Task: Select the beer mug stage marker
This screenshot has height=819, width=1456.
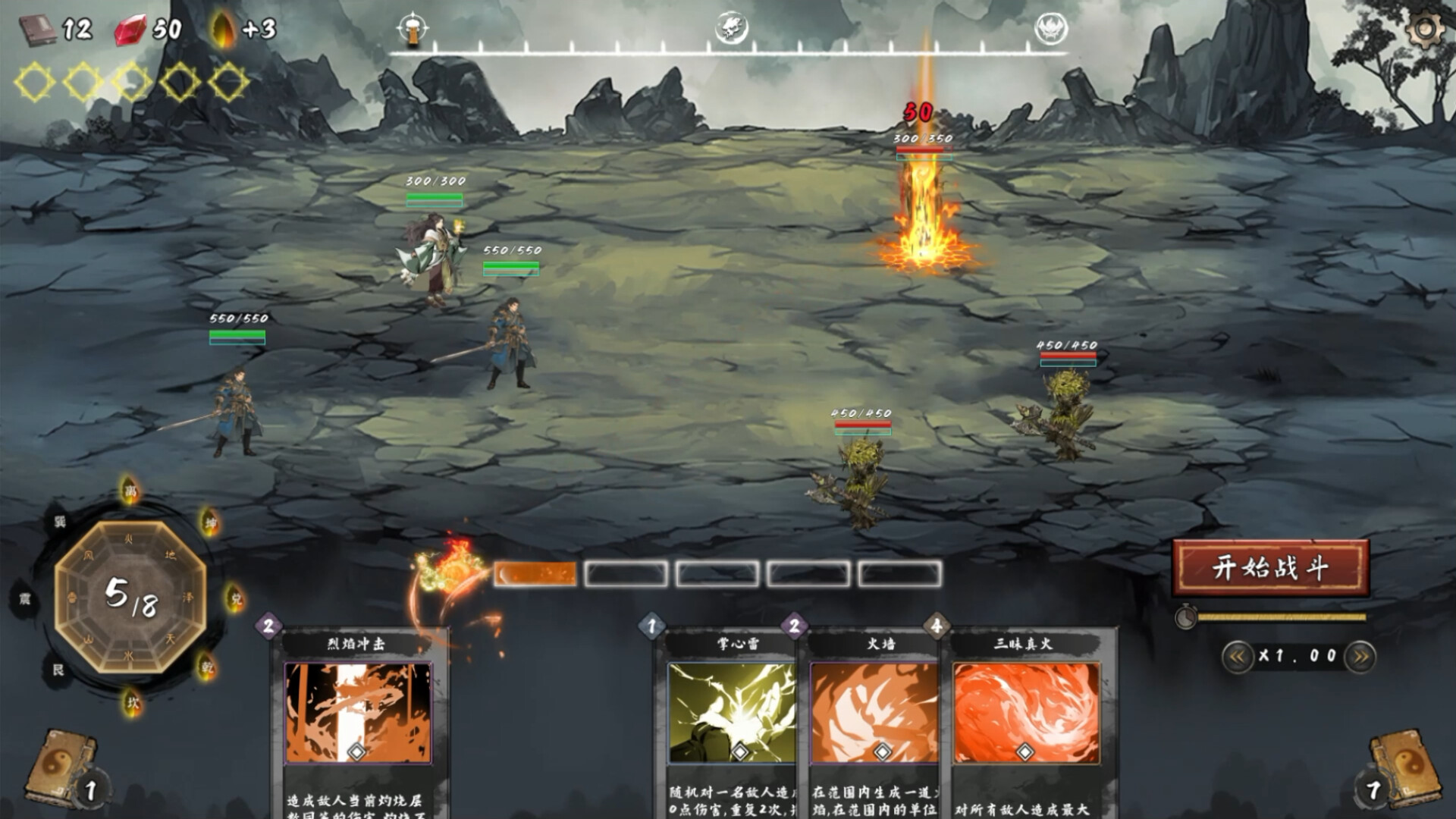Action: click(412, 29)
